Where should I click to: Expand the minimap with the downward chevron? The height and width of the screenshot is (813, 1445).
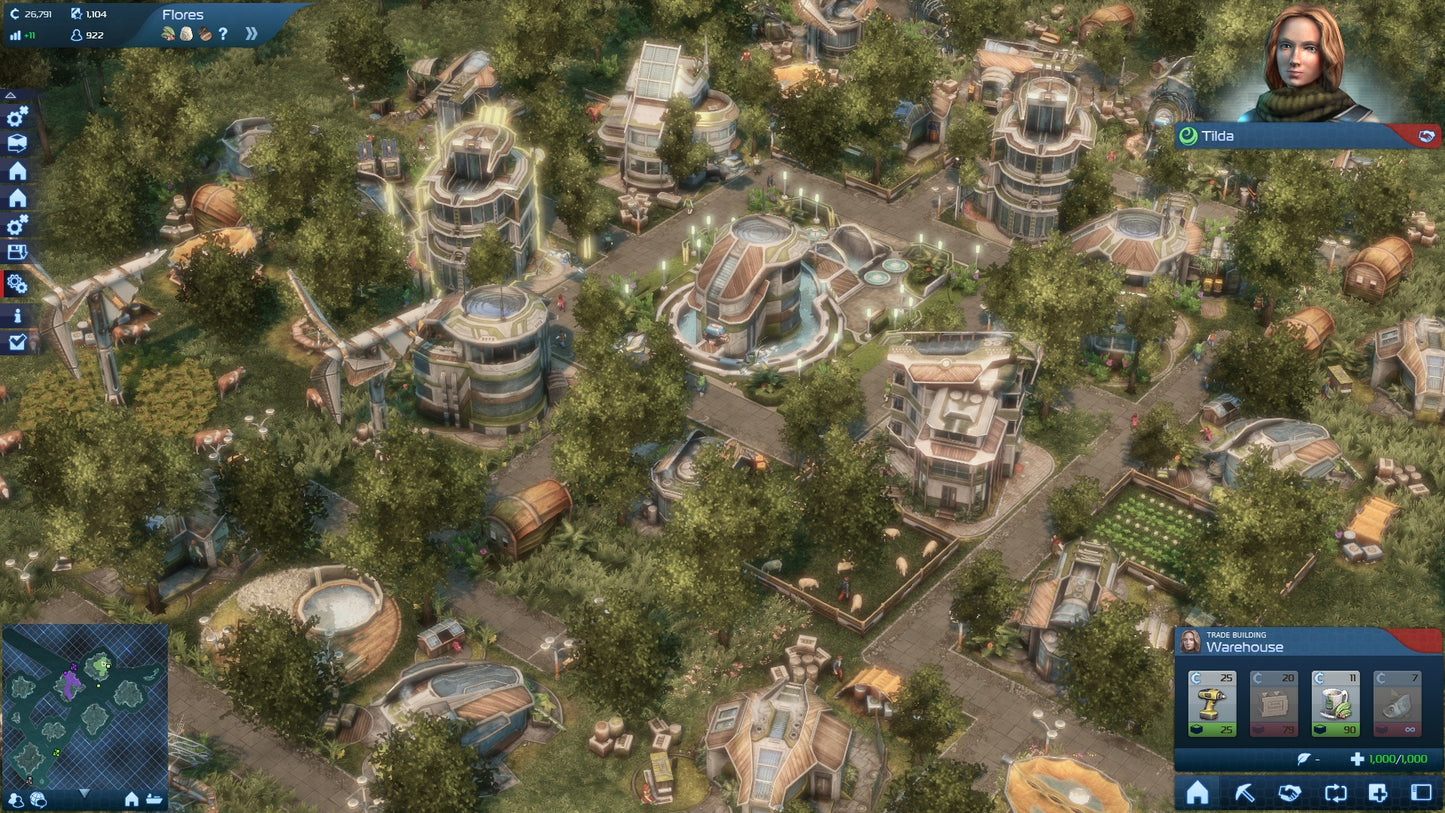pyautogui.click(x=85, y=794)
